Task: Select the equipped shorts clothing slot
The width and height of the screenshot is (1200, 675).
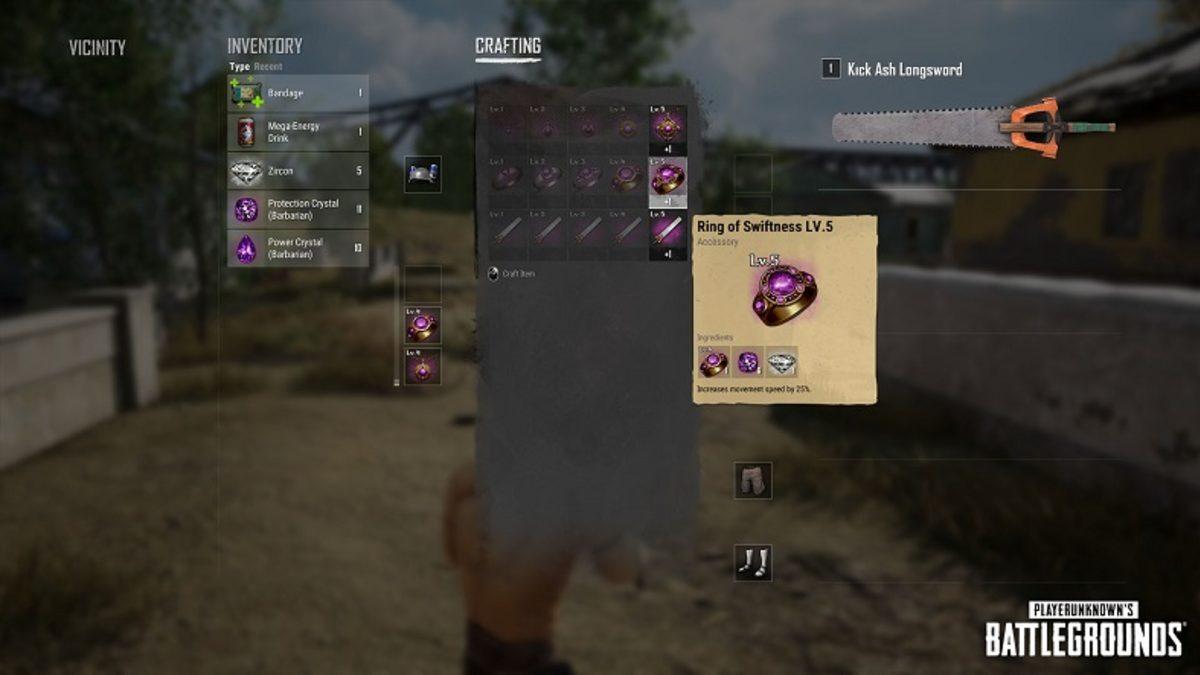Action: [753, 480]
